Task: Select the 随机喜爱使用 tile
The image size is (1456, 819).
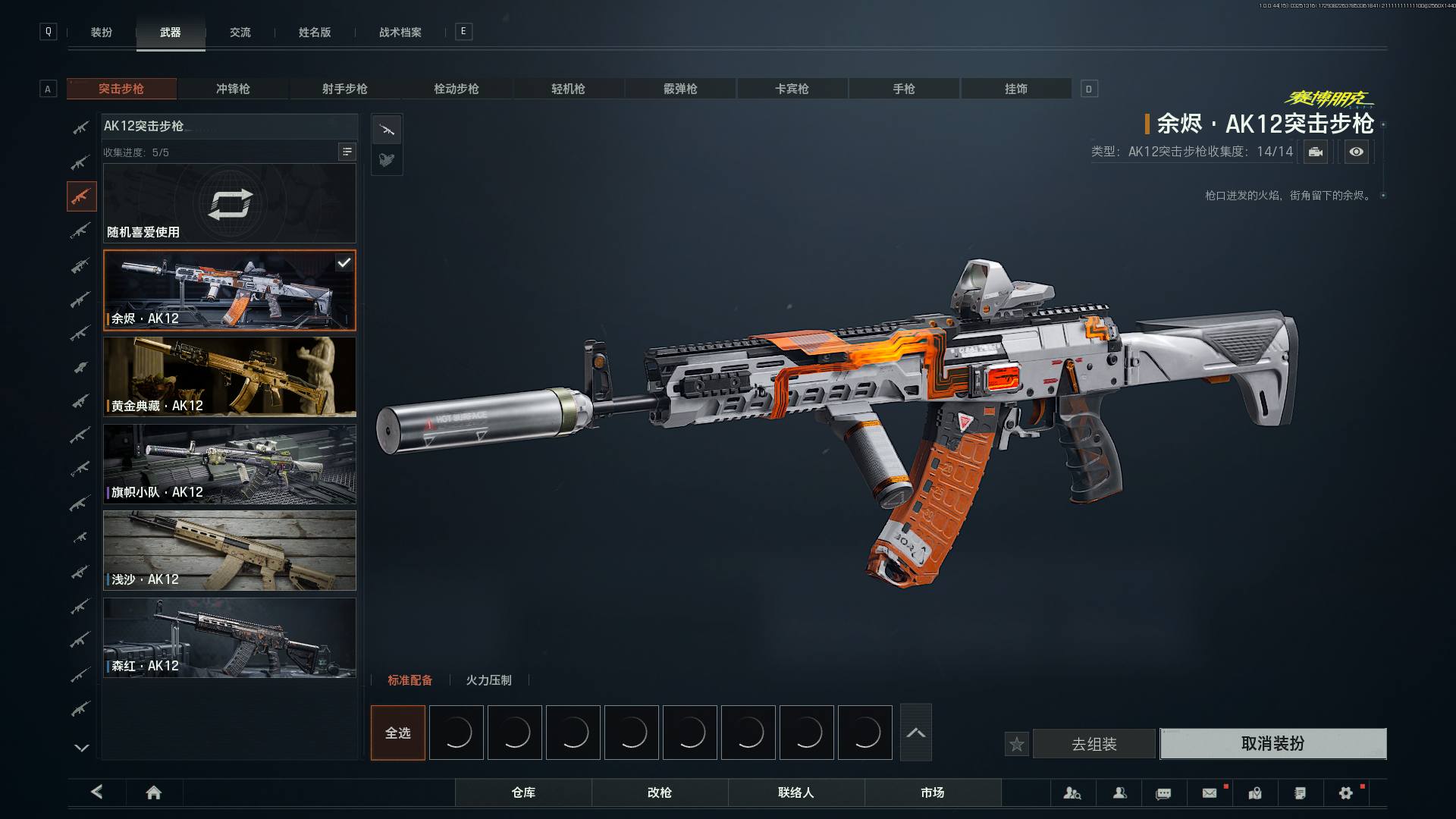Action: (229, 203)
